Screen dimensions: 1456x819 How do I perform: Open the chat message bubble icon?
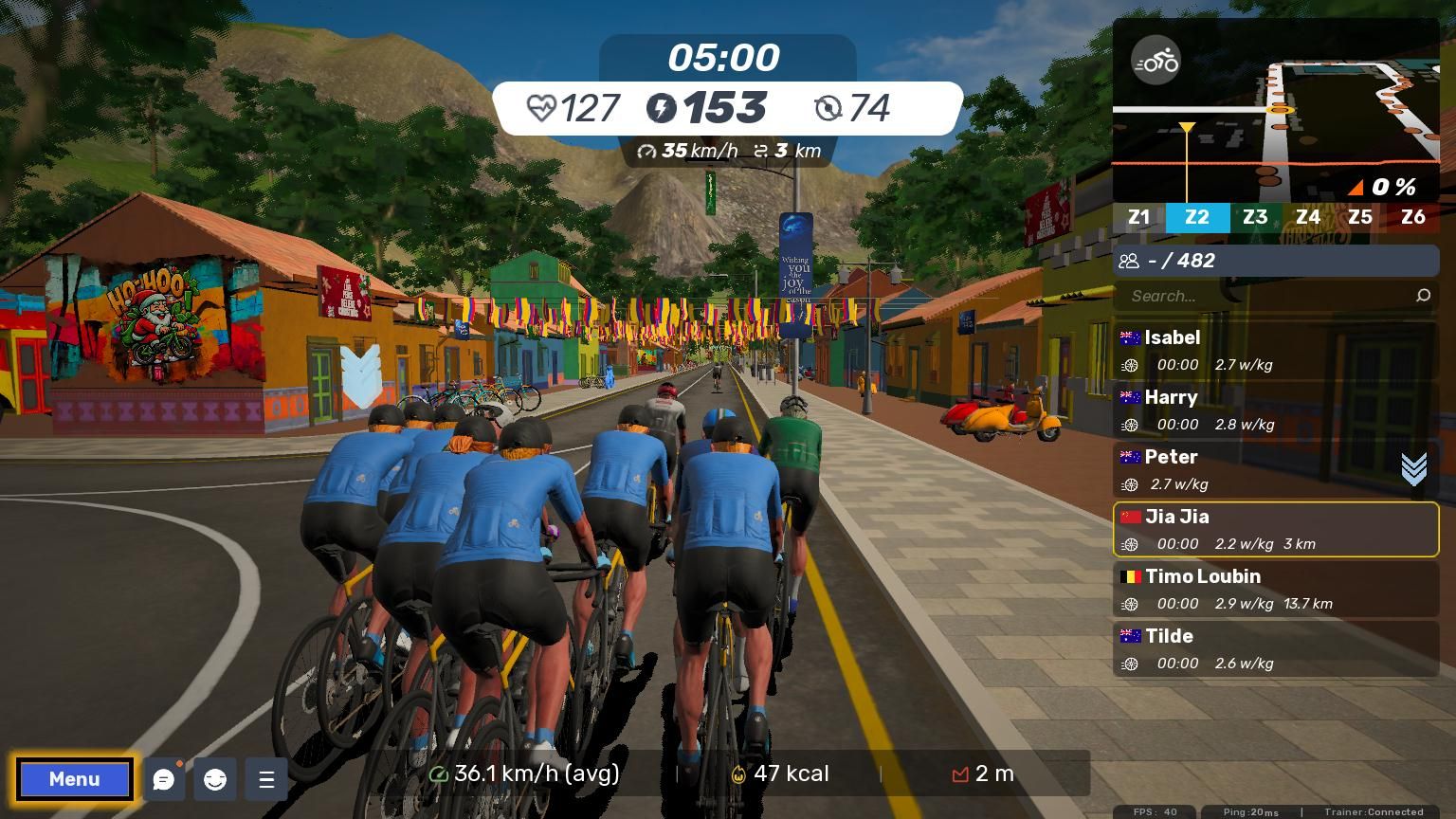pos(164,780)
